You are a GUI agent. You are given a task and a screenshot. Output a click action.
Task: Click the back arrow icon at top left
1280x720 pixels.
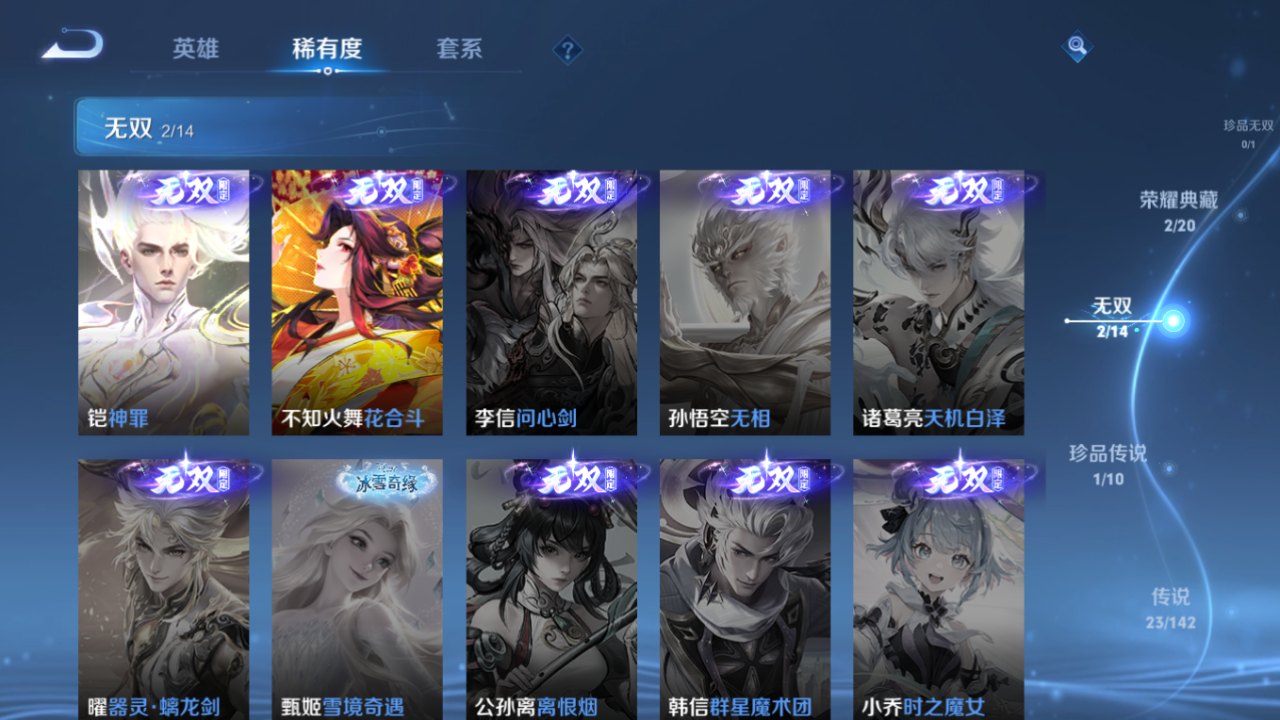click(x=72, y=44)
